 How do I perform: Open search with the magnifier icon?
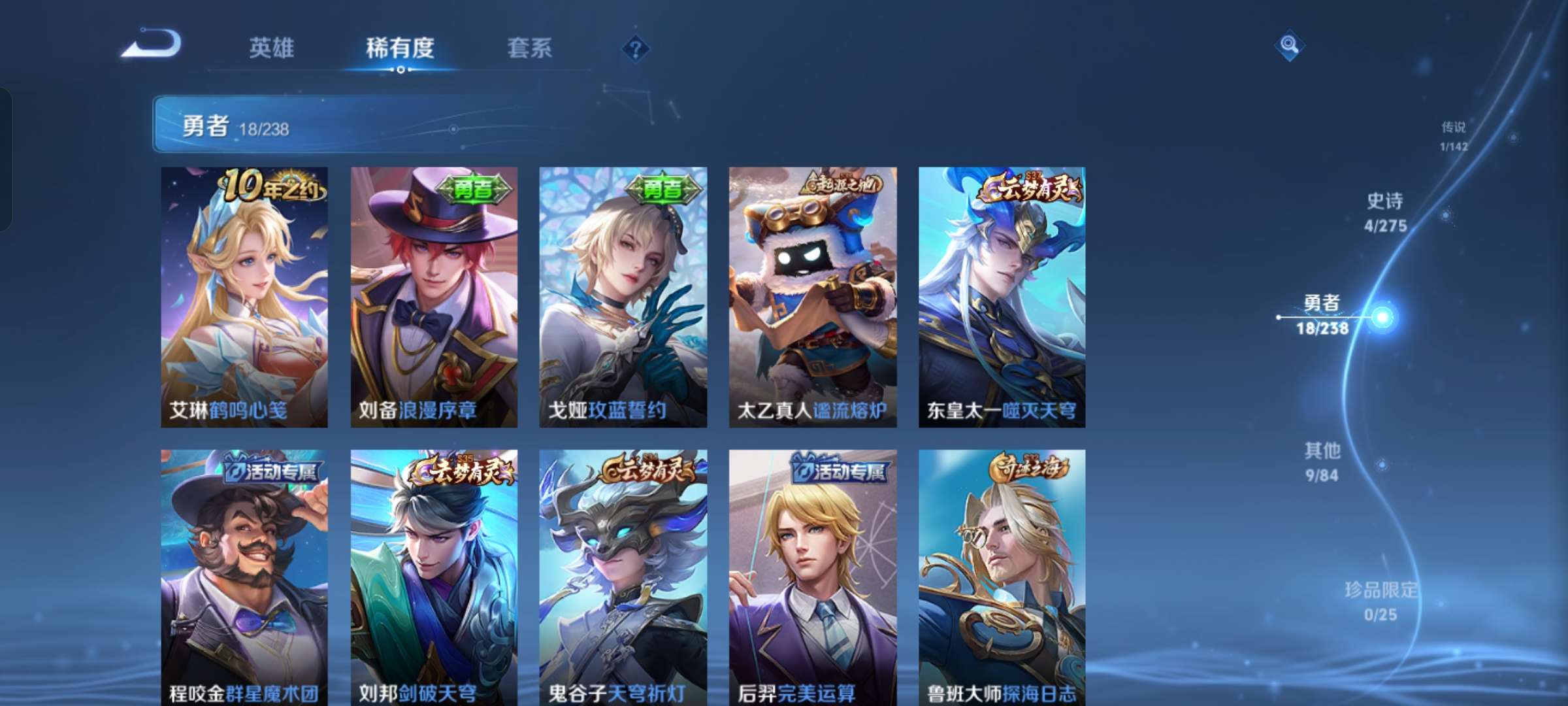coord(1288,46)
